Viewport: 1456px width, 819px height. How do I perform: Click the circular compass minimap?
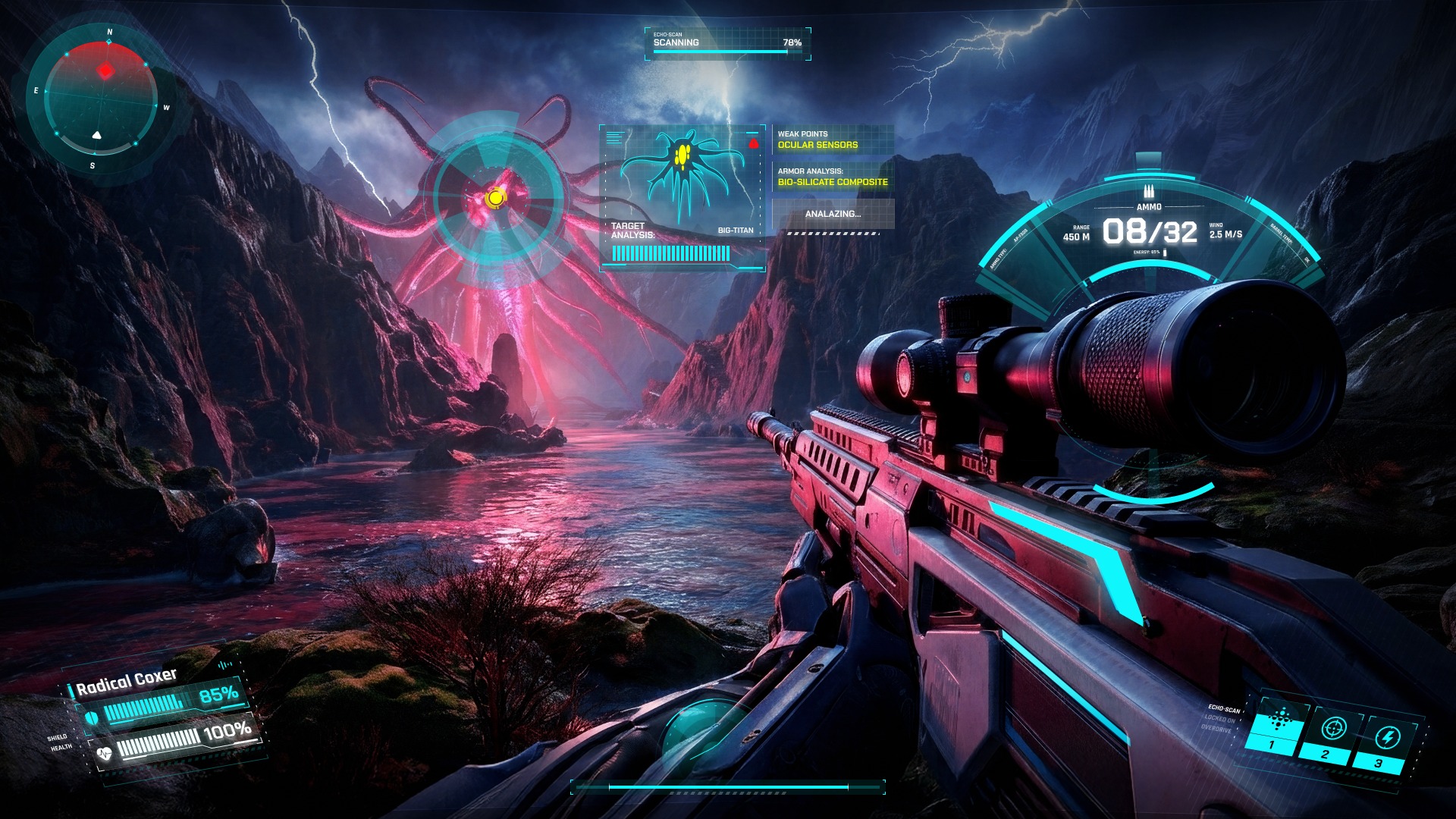coord(101,101)
